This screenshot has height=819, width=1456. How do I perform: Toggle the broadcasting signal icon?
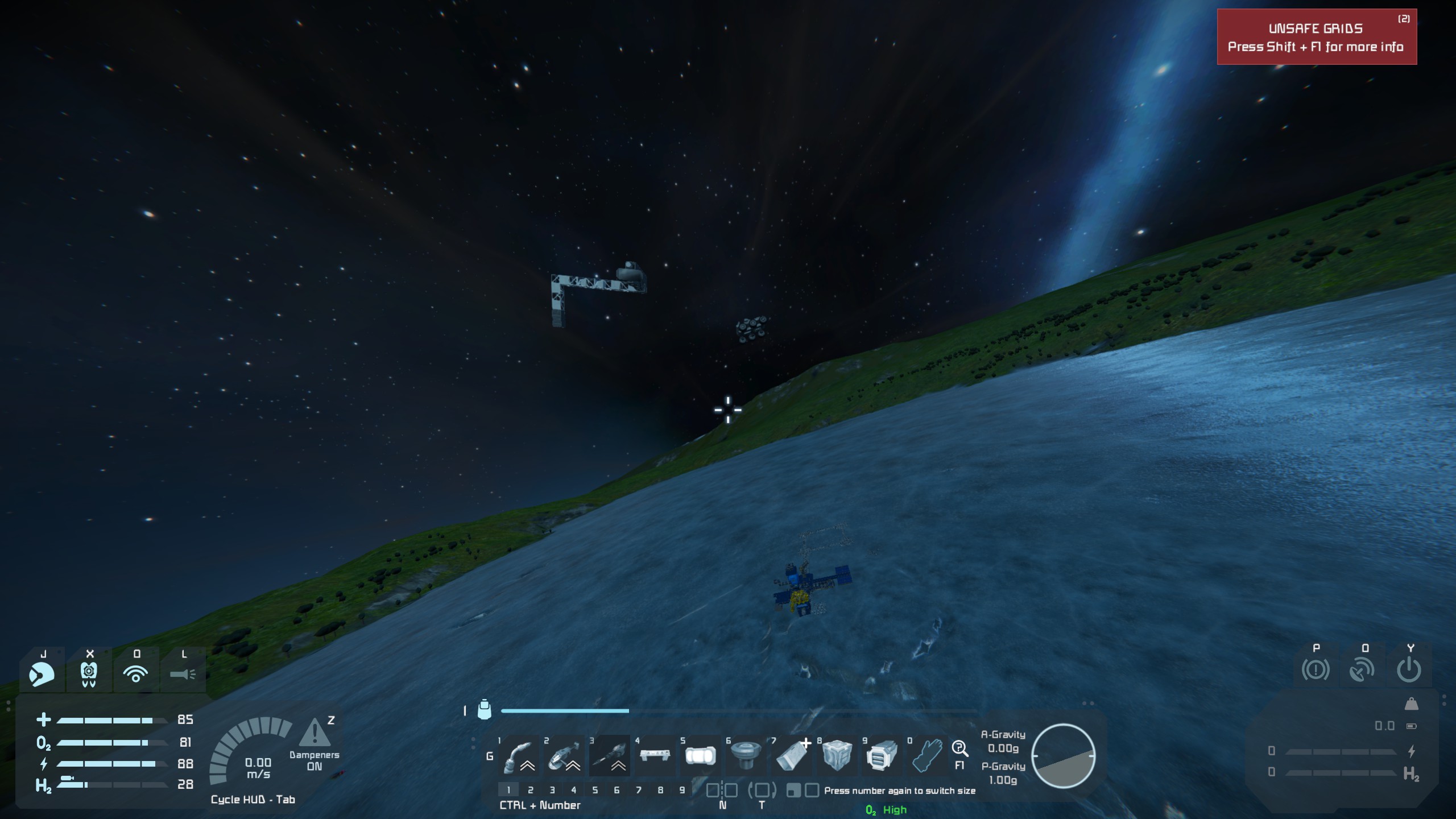(136, 674)
